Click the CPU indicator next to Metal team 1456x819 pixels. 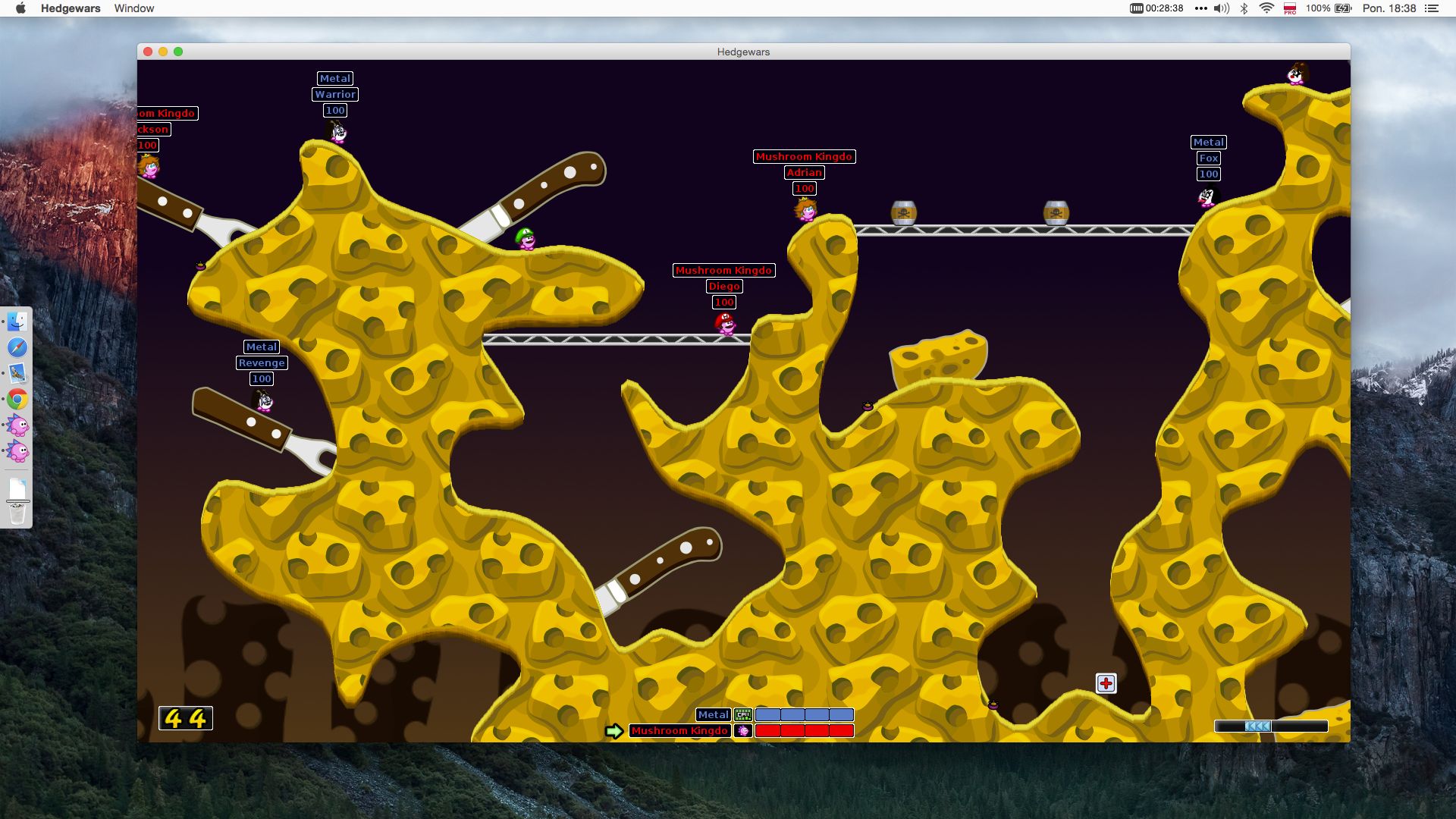[744, 714]
